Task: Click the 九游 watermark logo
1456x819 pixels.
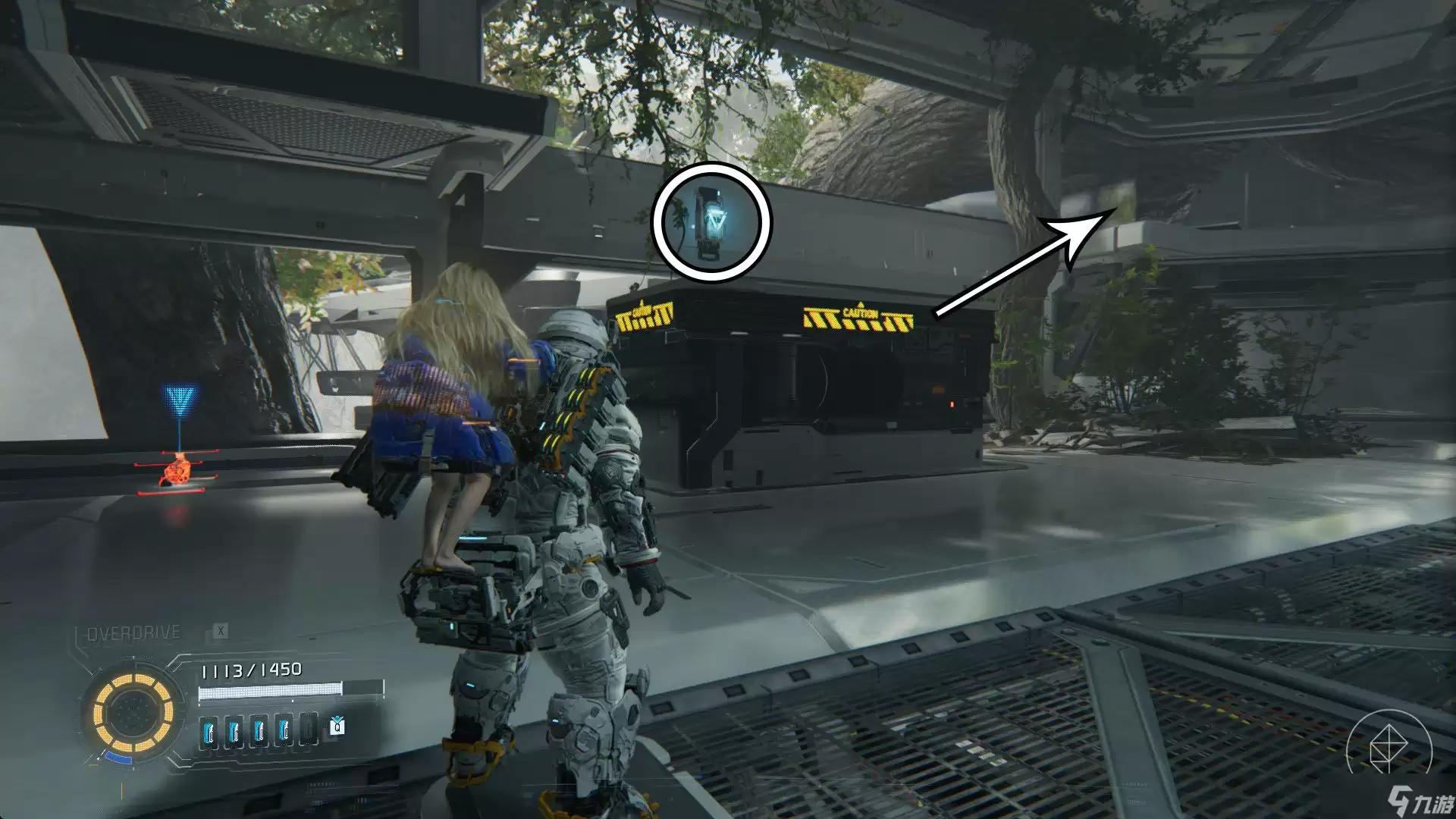Action: (x=1419, y=800)
